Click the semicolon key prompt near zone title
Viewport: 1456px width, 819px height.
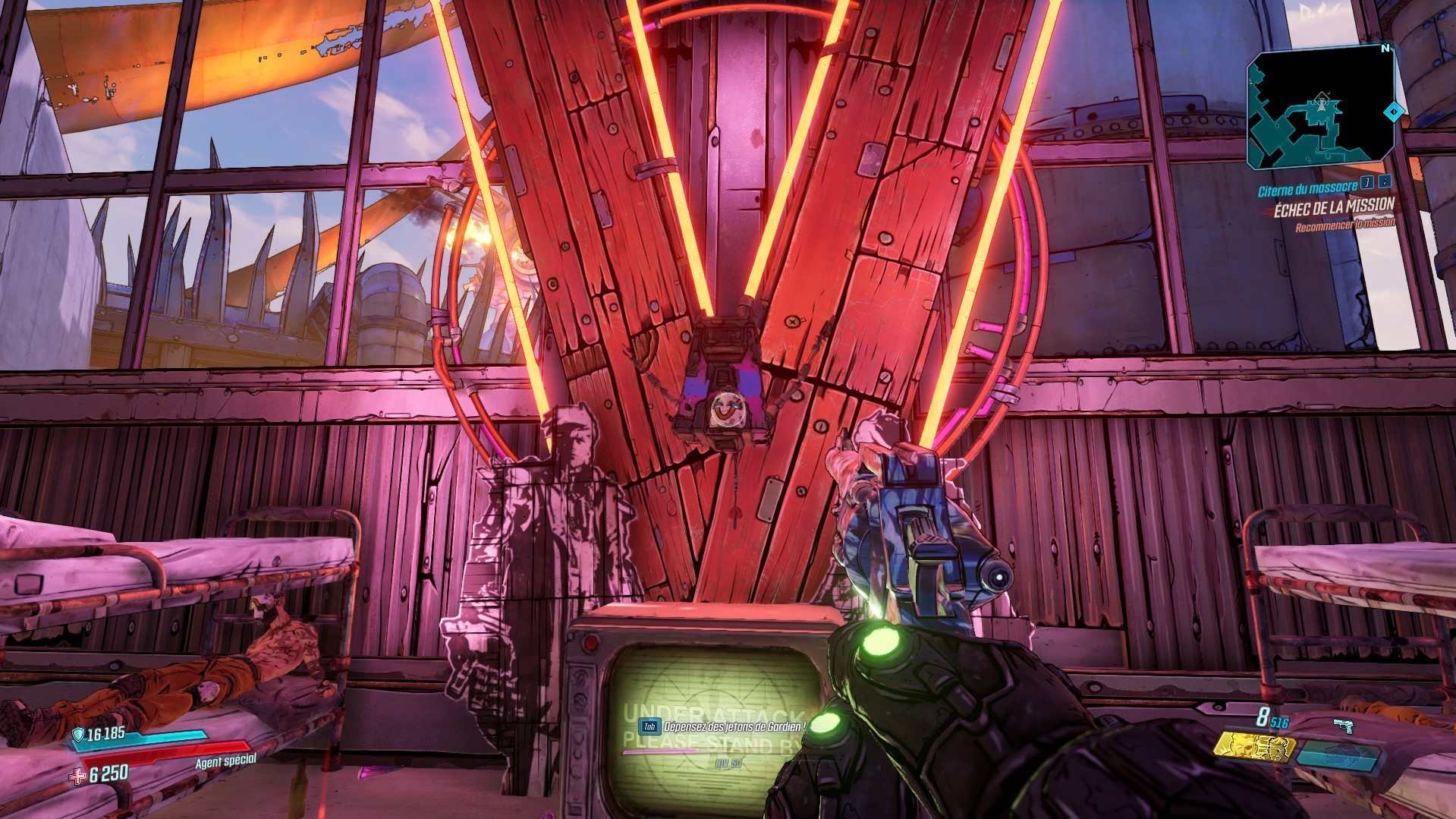[x=1385, y=183]
